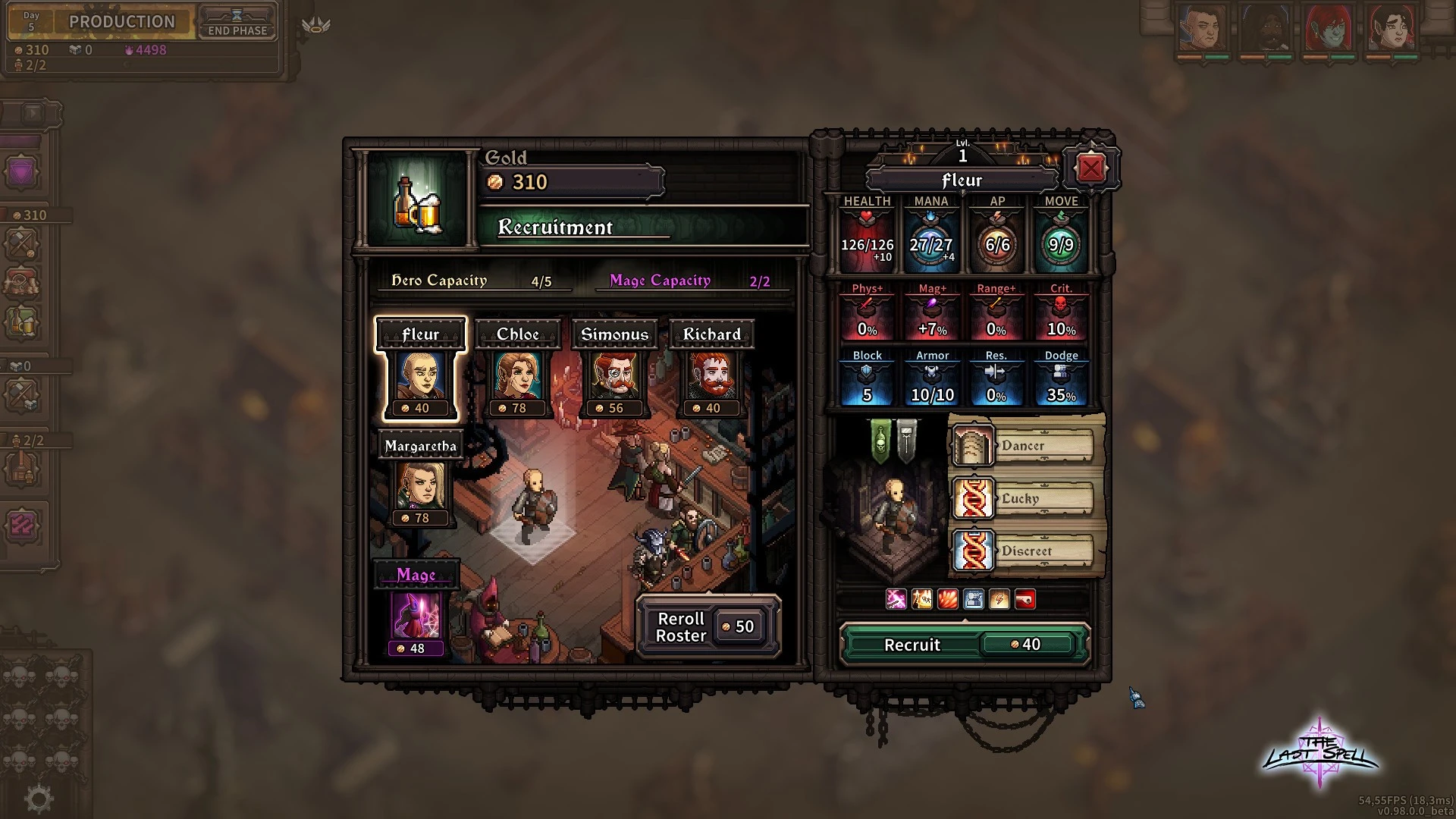Inspect the Lucky trait
Screen dimensions: 1456x819
pos(1024,499)
